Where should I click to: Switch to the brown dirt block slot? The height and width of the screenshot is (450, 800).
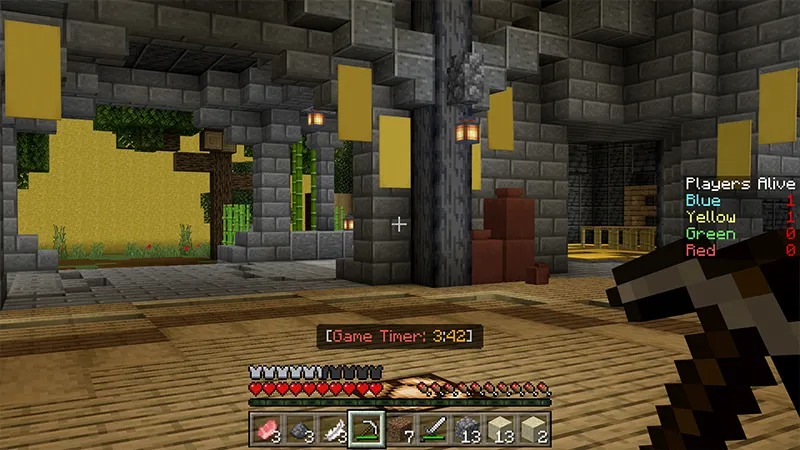coord(400,430)
